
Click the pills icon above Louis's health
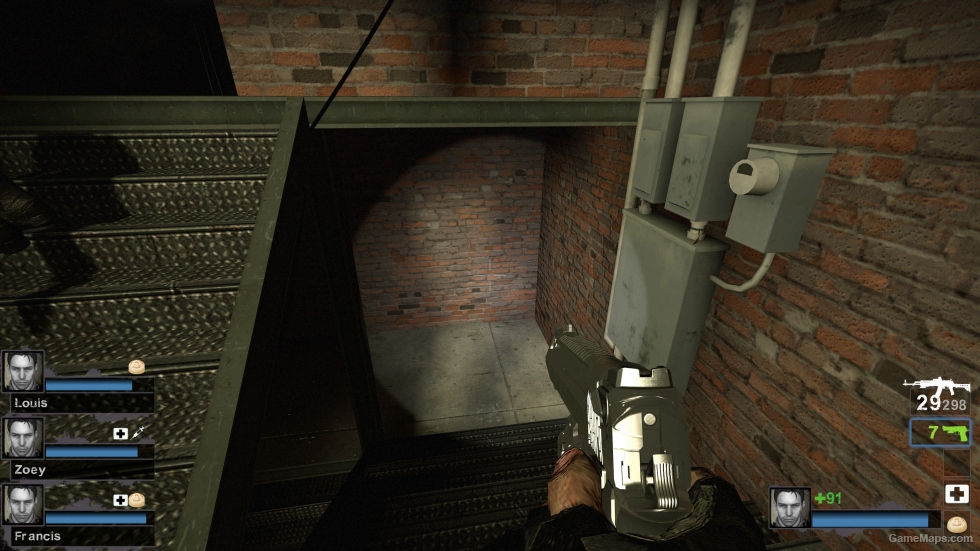137,366
